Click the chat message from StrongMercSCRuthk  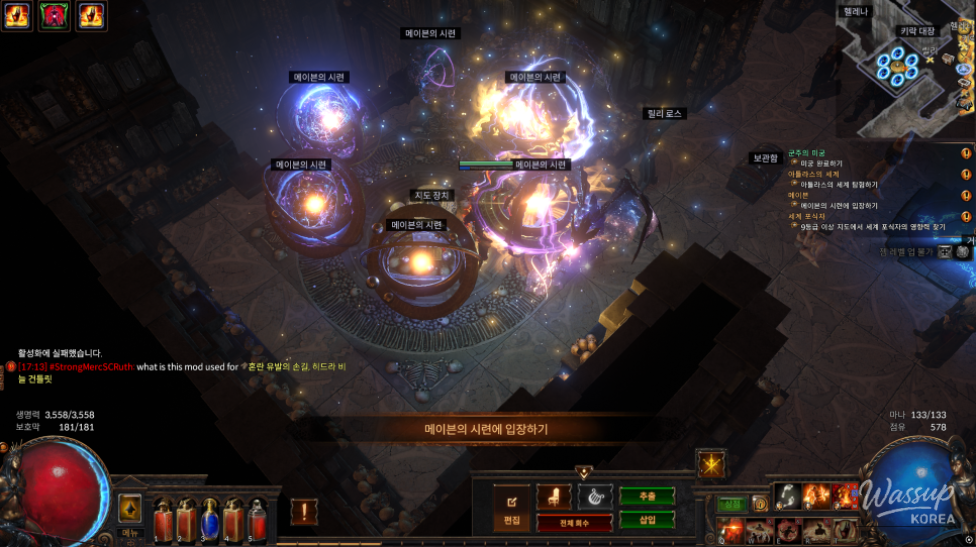point(130,367)
